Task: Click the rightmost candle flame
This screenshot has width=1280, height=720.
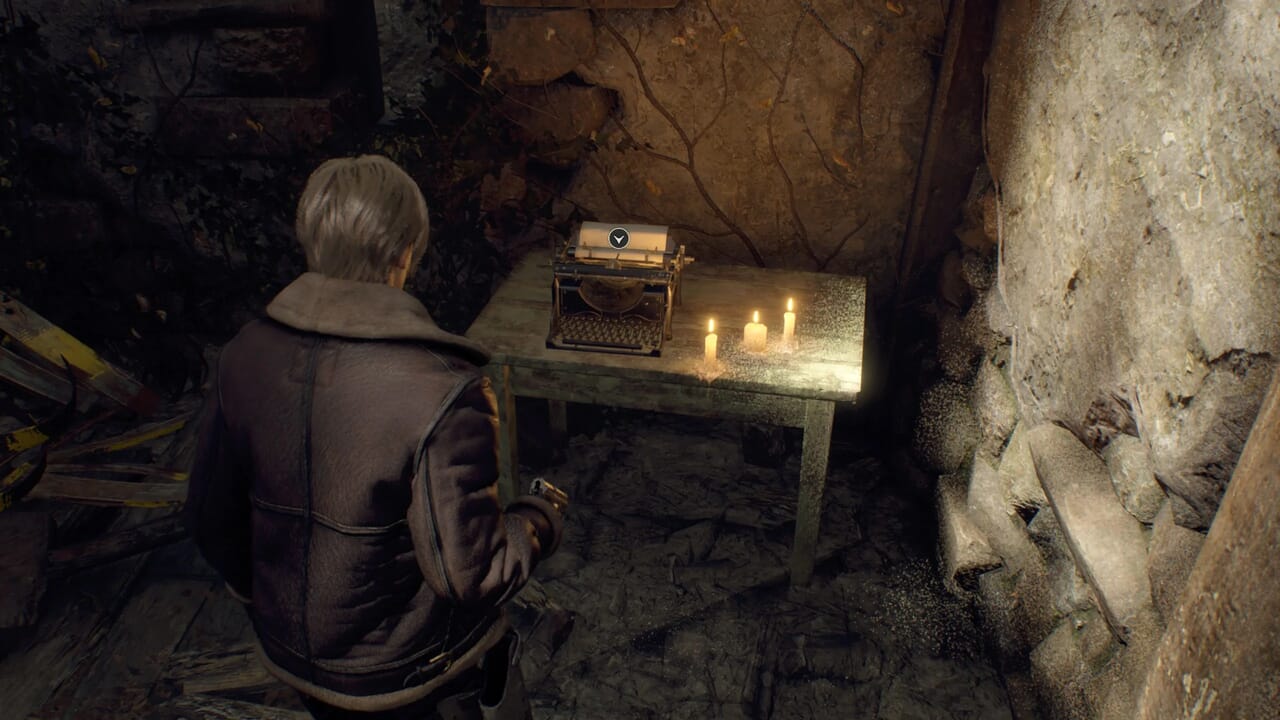Action: coord(788,303)
